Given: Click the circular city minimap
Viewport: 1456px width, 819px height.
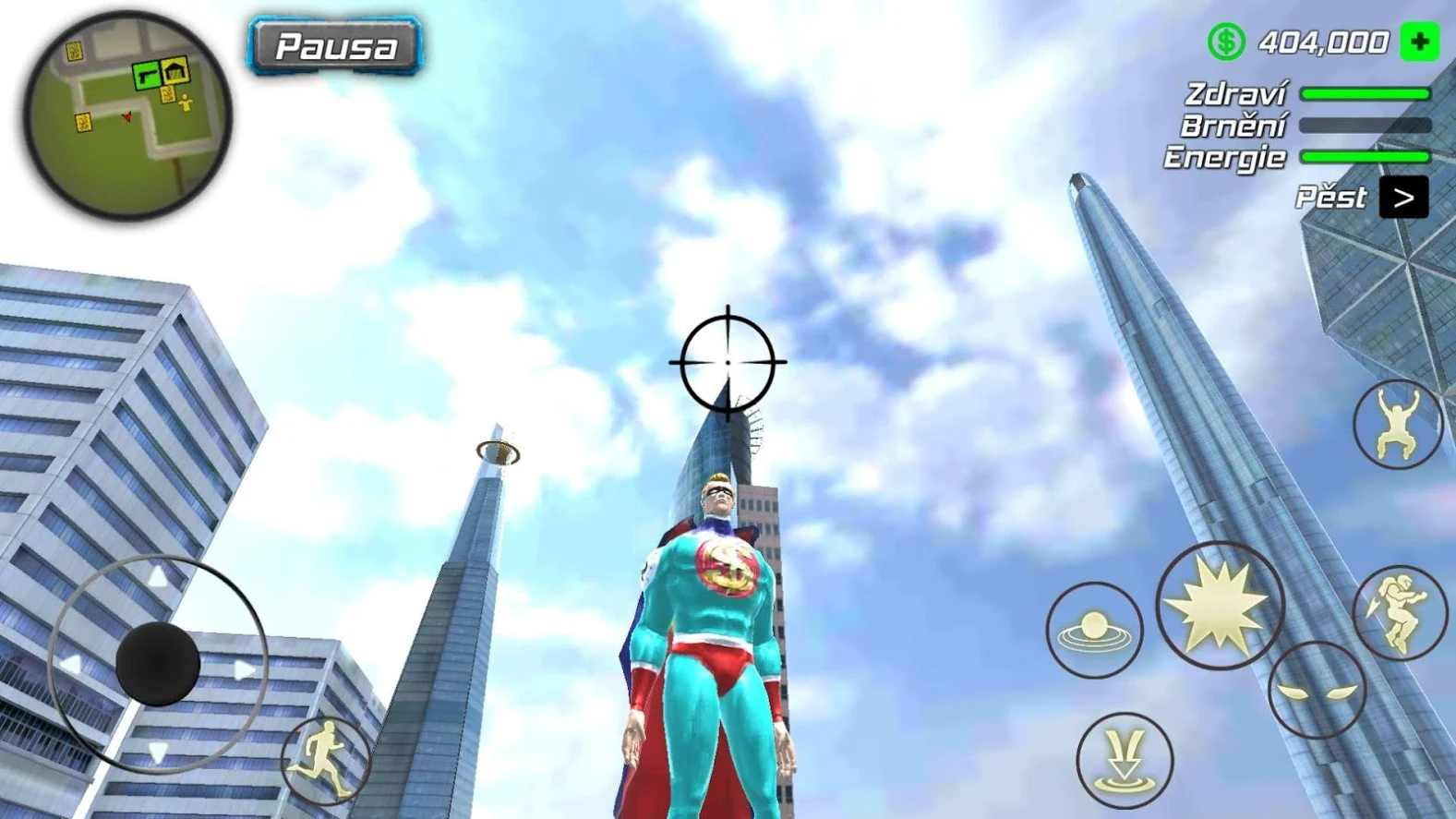Looking at the screenshot, I should 126,114.
